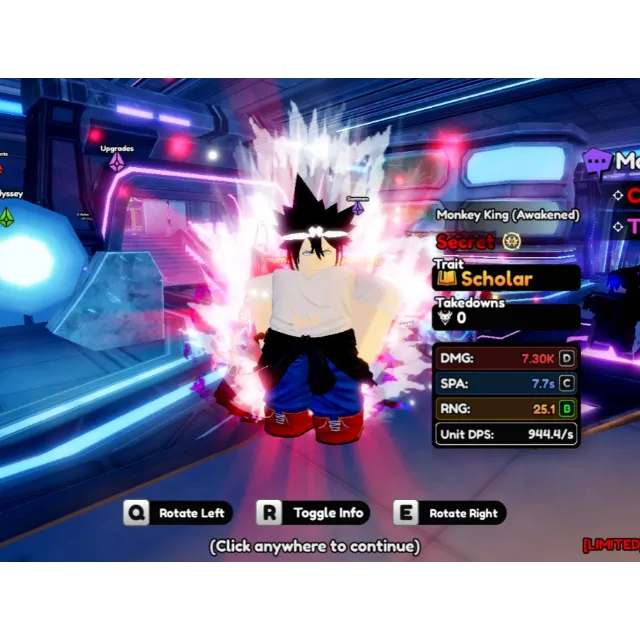Select the Scholar trait box
The width and height of the screenshot is (640, 640).
coord(506,278)
